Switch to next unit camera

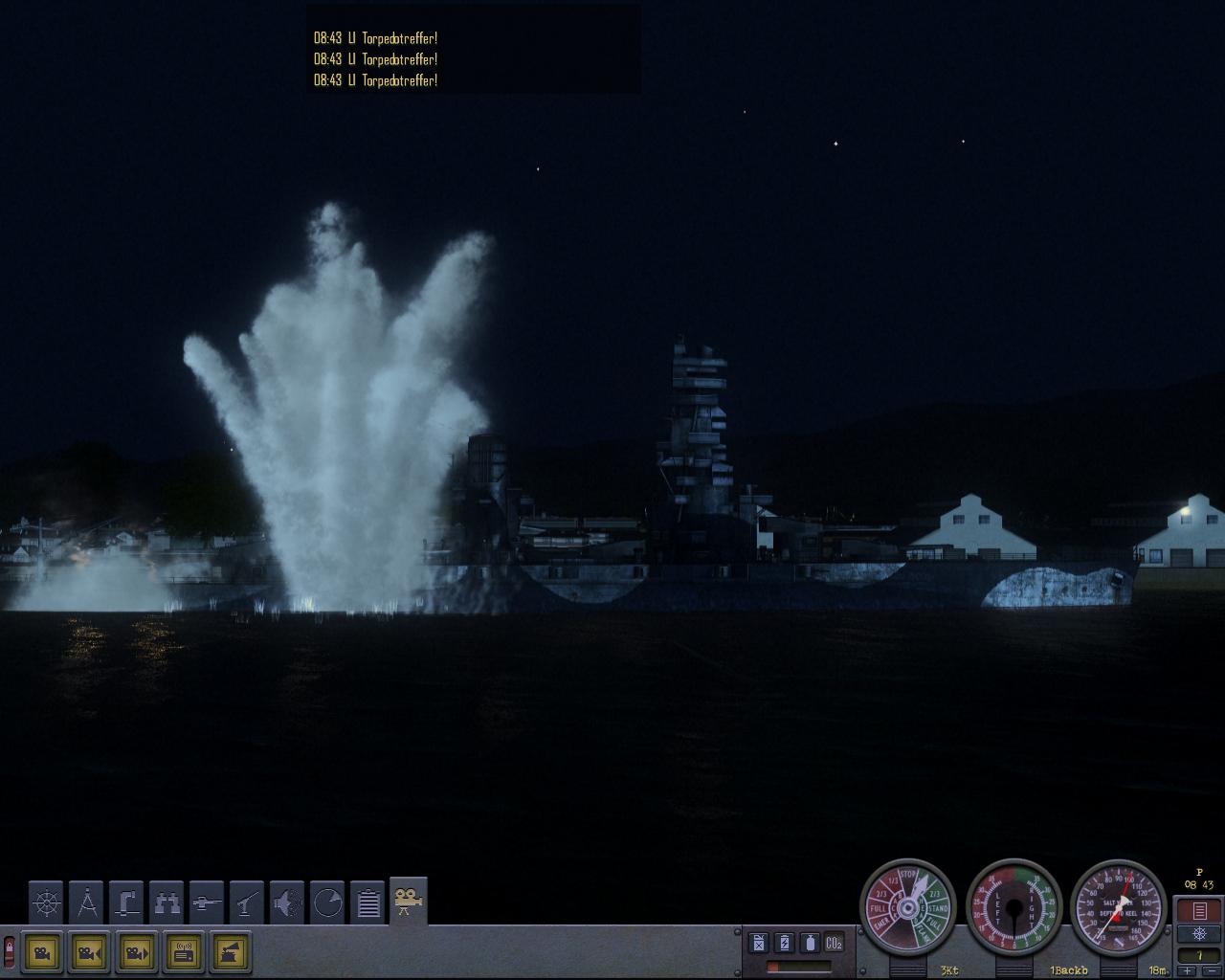click(136, 952)
